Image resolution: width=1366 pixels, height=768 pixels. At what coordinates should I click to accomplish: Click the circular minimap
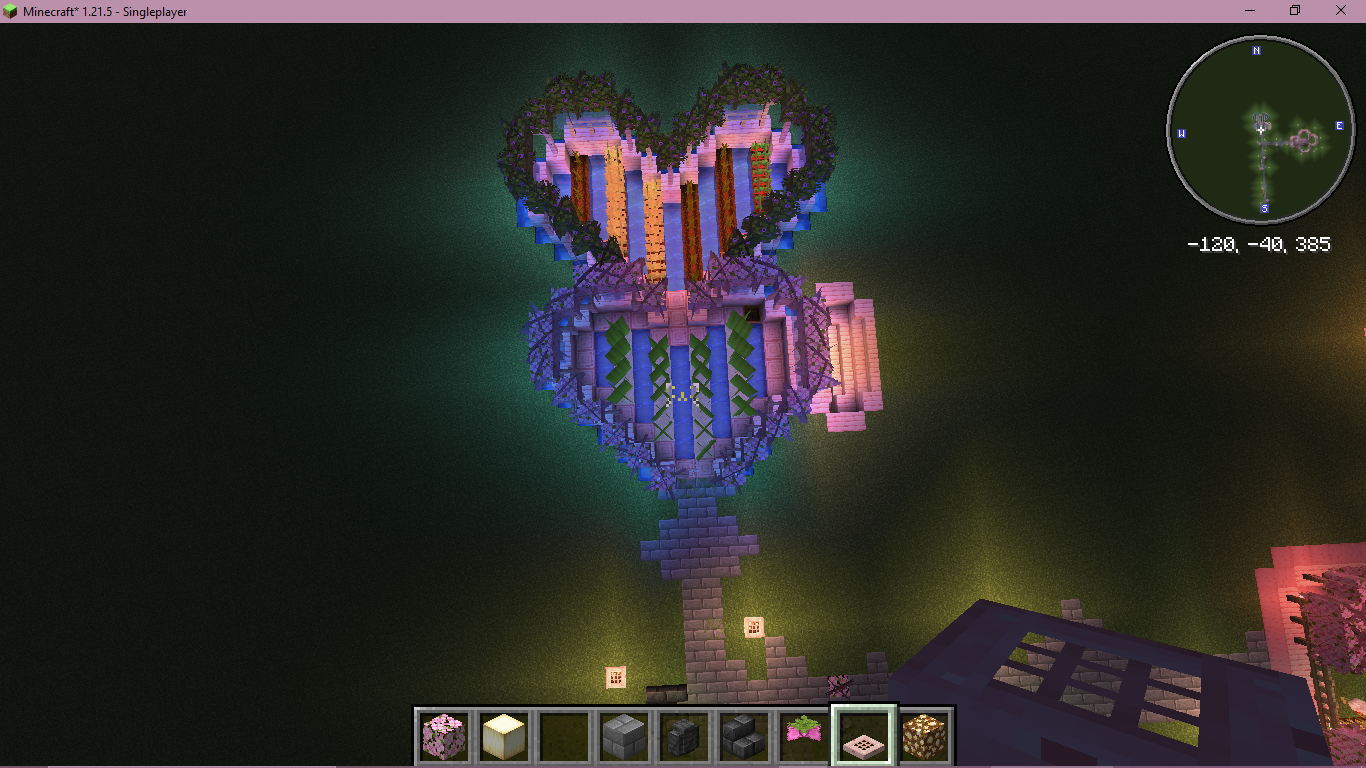1260,130
